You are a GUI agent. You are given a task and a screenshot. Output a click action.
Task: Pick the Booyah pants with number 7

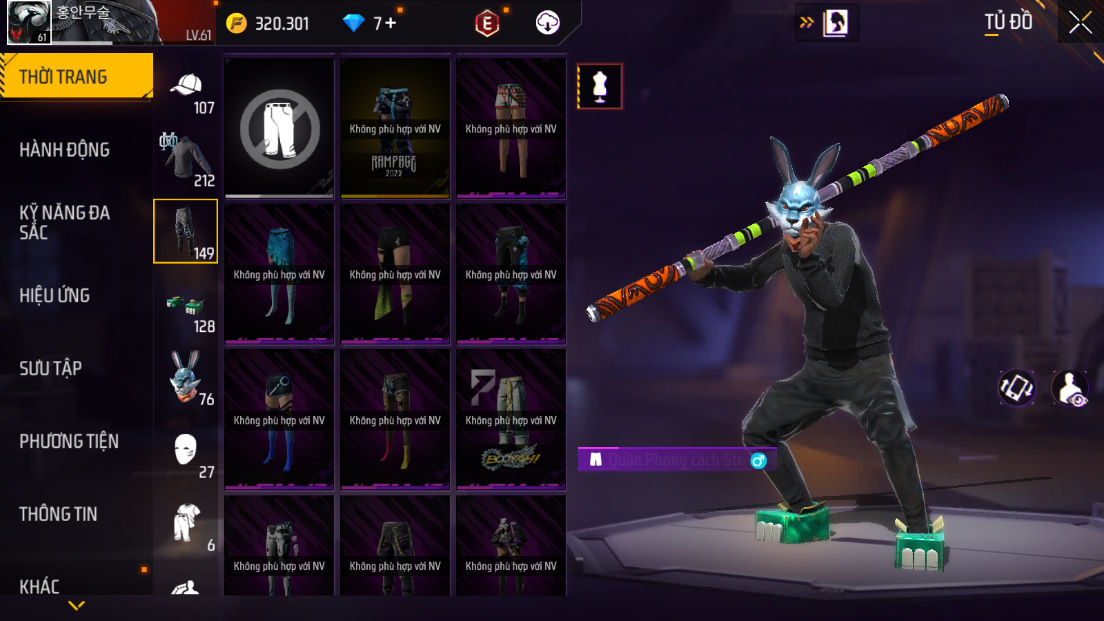511,419
